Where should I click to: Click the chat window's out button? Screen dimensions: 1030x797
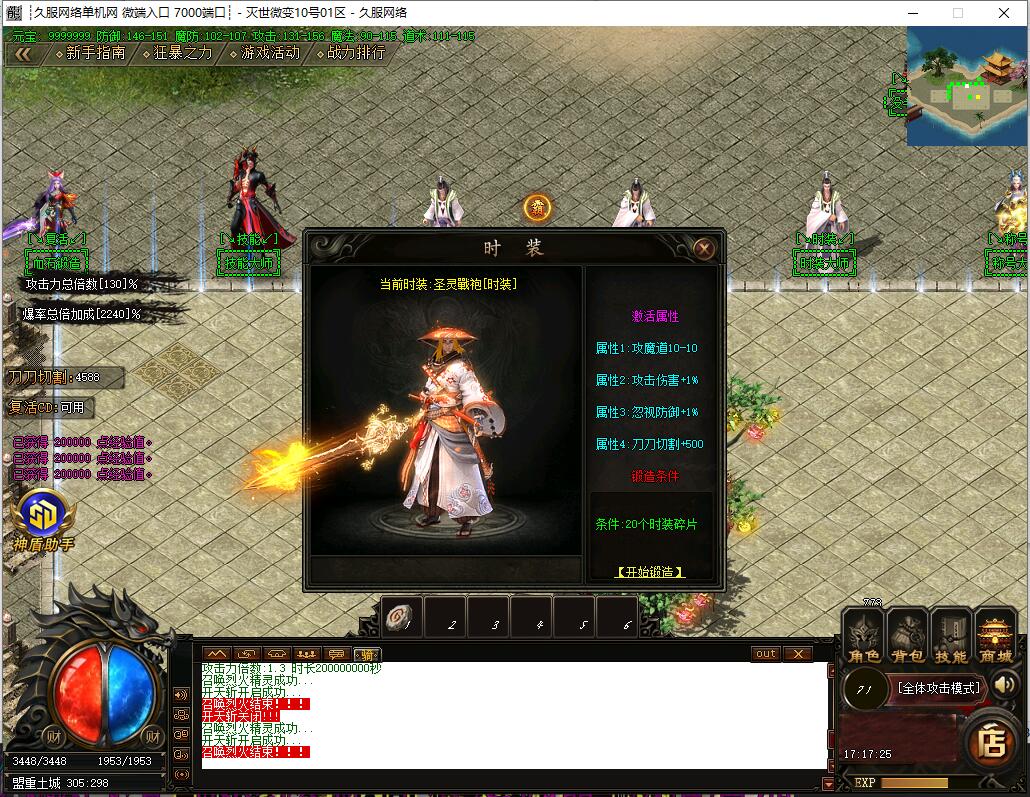click(765, 654)
